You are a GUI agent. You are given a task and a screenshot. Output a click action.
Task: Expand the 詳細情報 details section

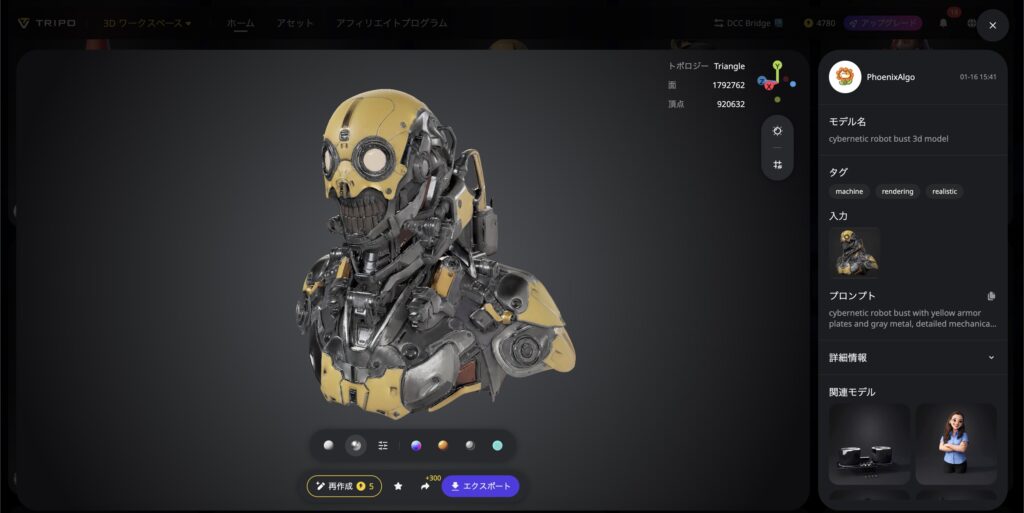[991, 357]
